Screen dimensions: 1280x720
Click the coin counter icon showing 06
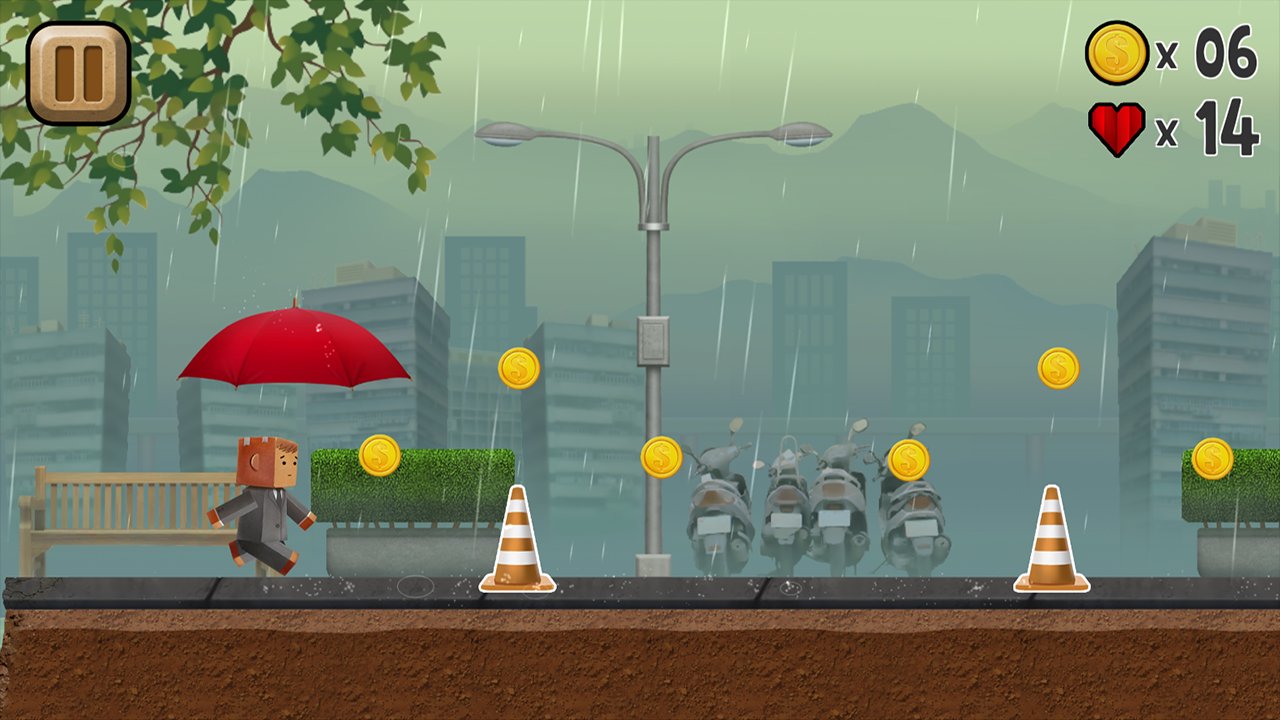pos(1115,56)
